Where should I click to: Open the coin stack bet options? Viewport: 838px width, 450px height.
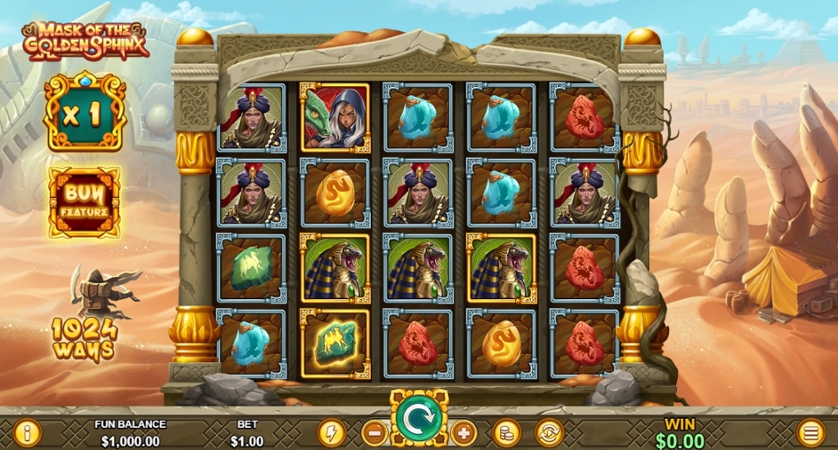[x=507, y=433]
